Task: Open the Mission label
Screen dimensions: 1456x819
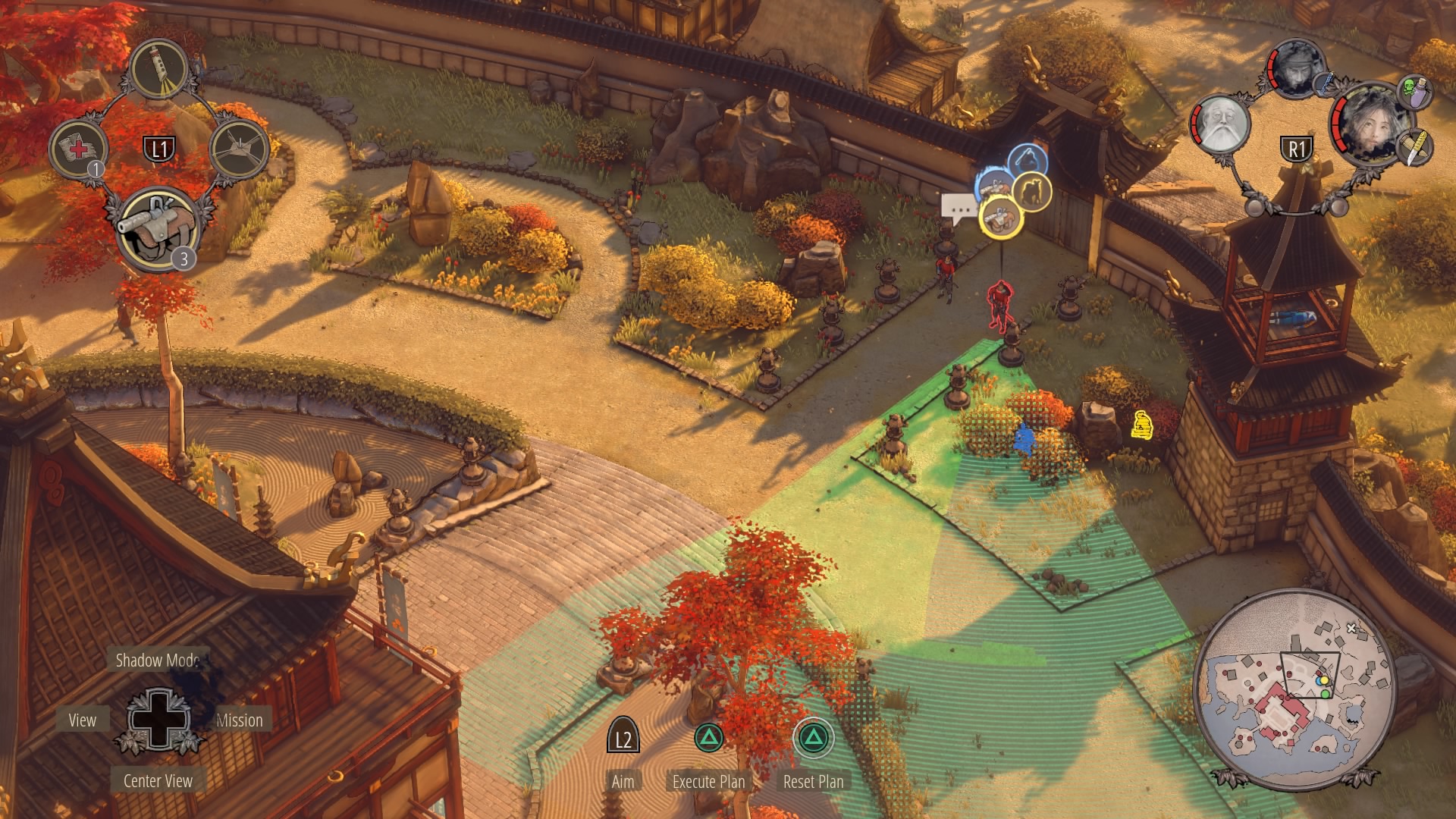Action: pyautogui.click(x=240, y=720)
